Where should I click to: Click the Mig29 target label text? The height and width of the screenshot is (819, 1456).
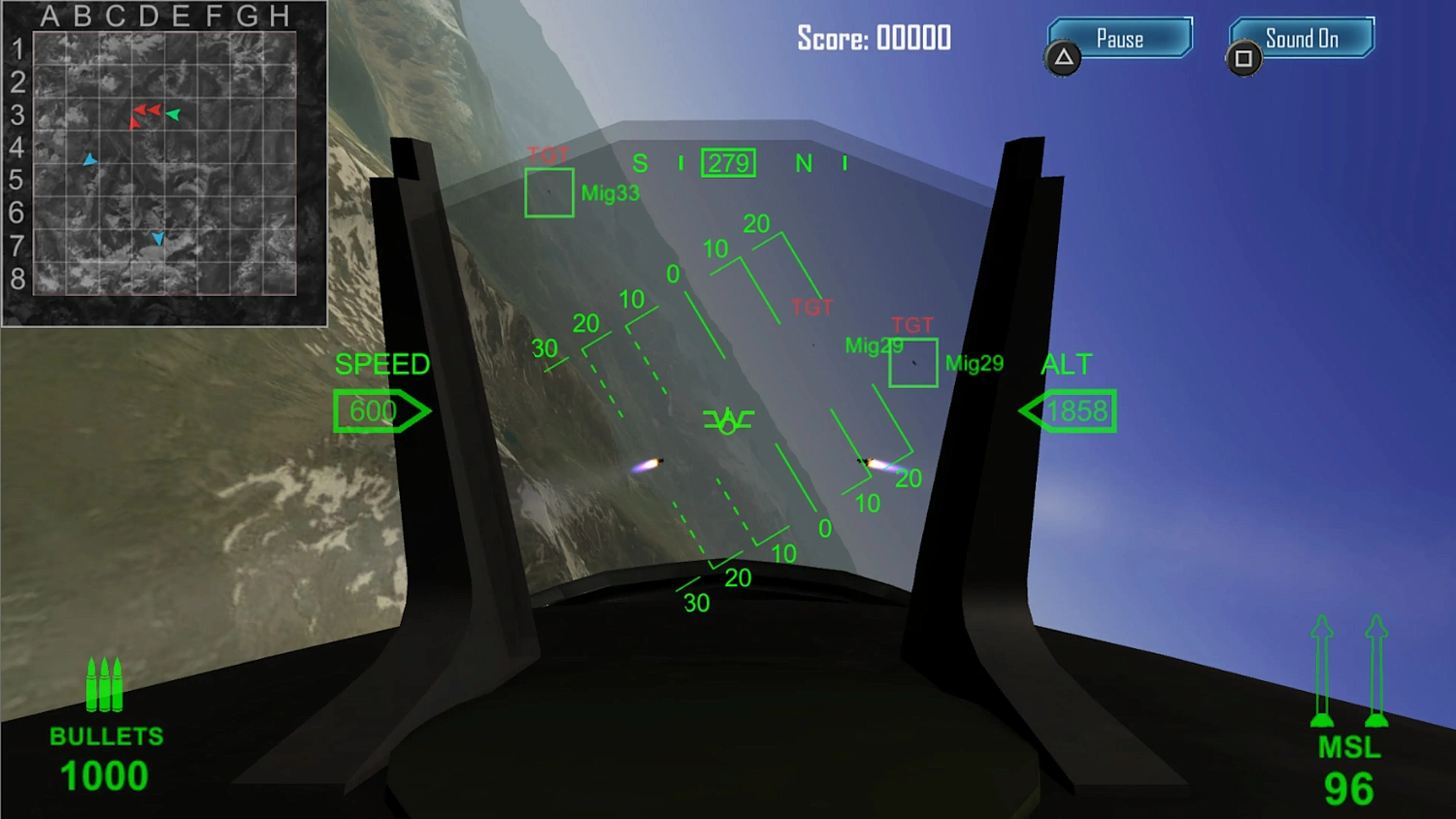pyautogui.click(x=974, y=365)
